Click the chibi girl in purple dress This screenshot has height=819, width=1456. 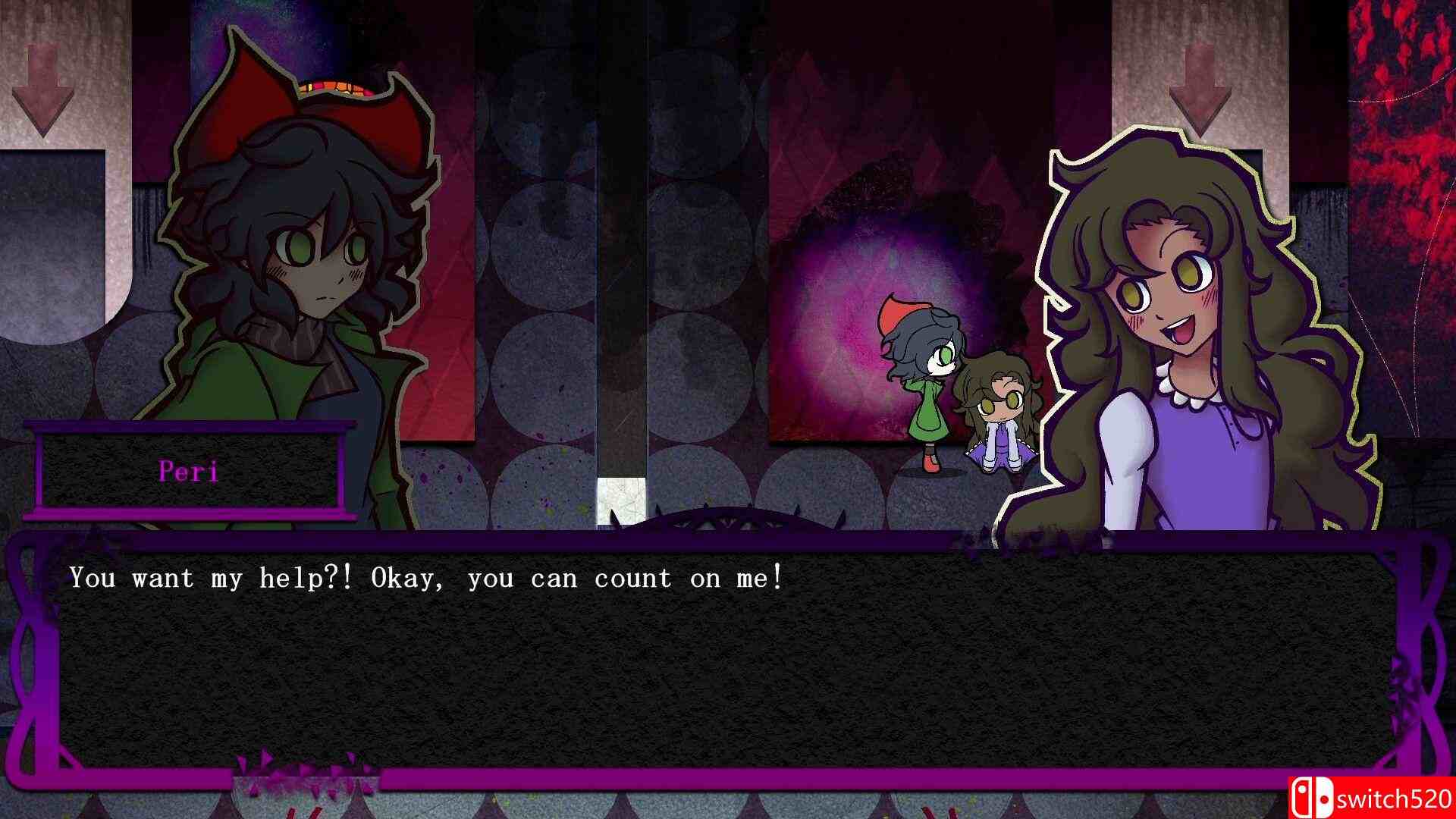point(1001,417)
